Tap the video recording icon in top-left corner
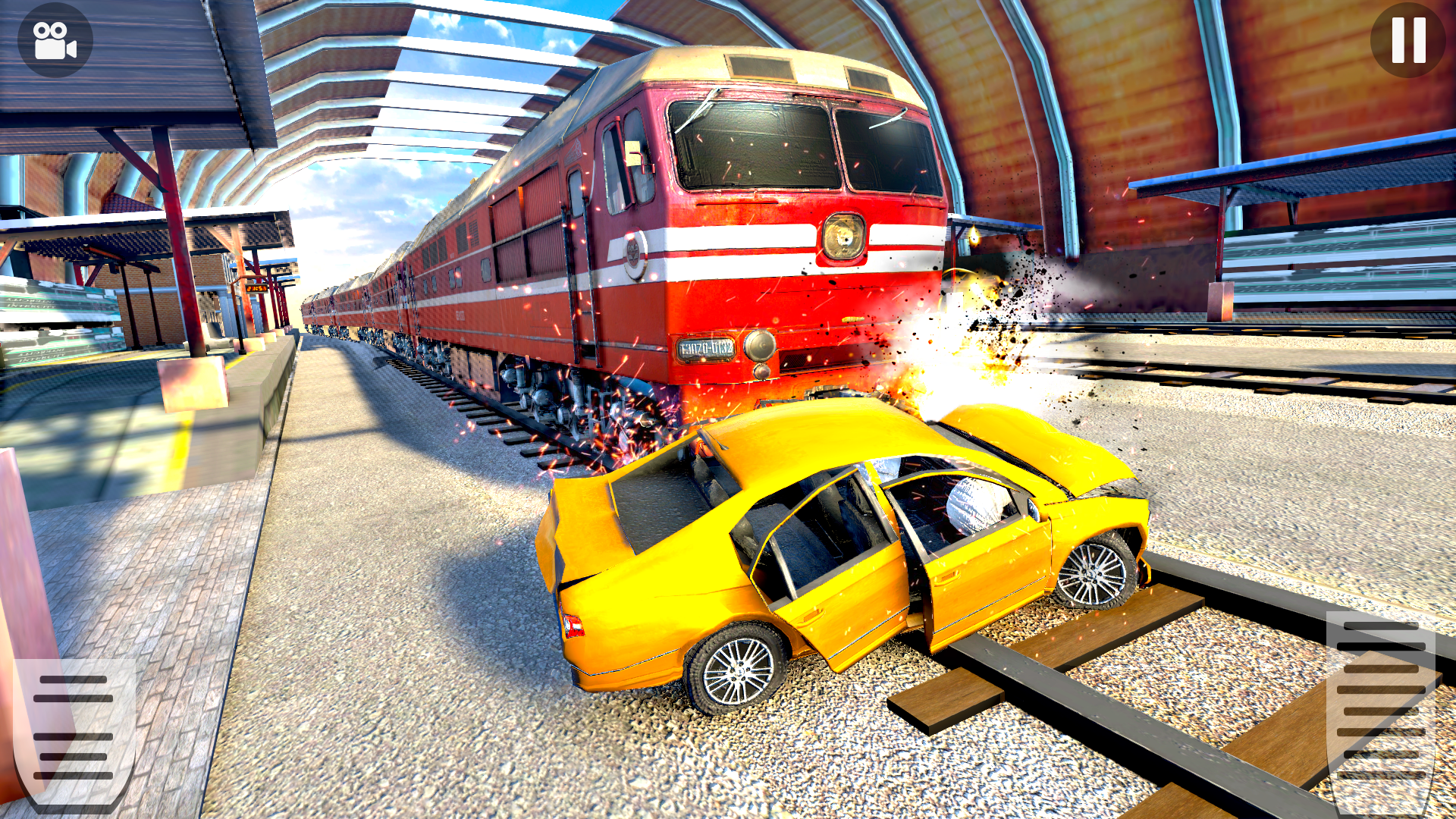Image resolution: width=1456 pixels, height=819 pixels. 53,39
